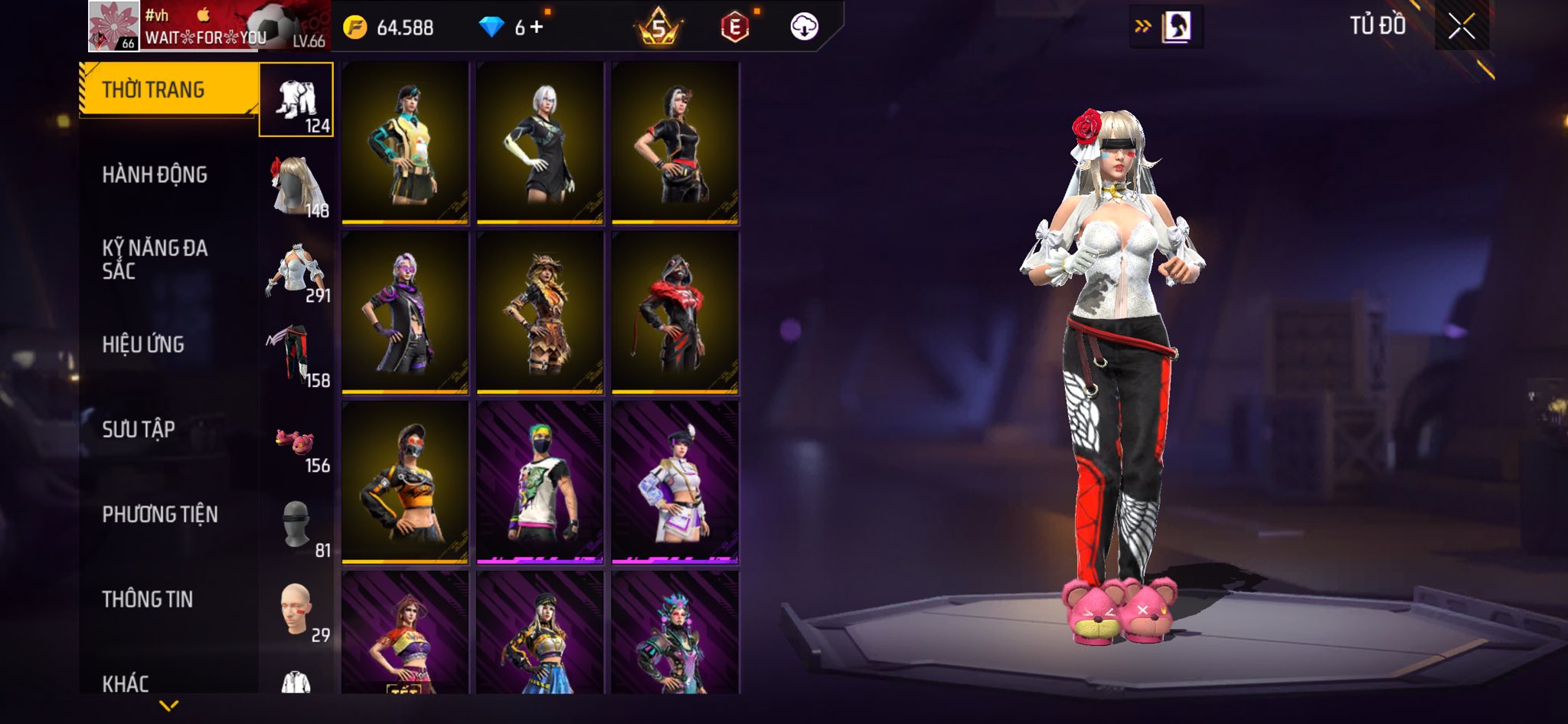Viewport: 1568px width, 724px height.
Task: Choose the mask subcategory with 81 items
Action: tap(296, 526)
